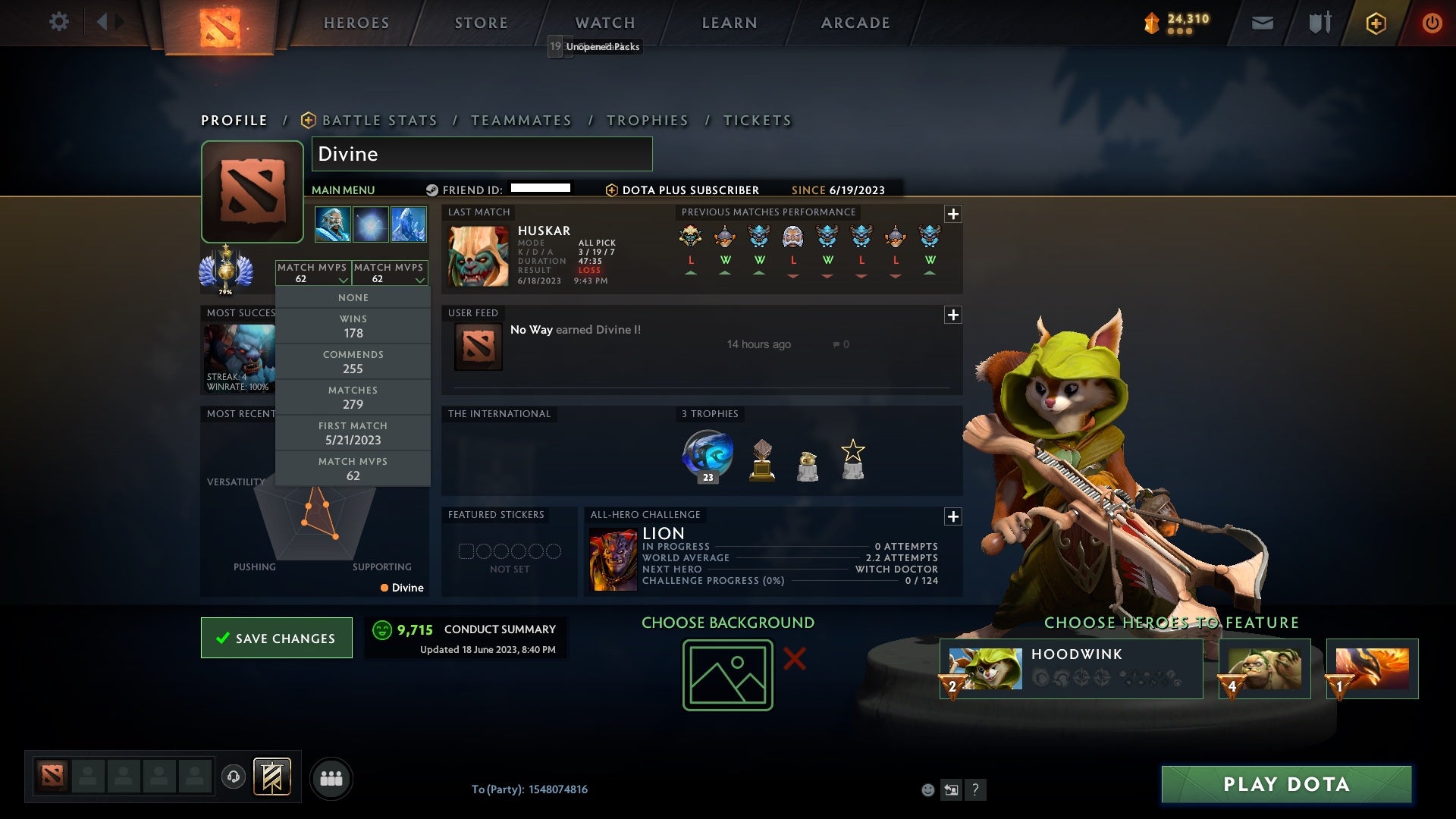Click the power/logout icon

[x=1432, y=22]
